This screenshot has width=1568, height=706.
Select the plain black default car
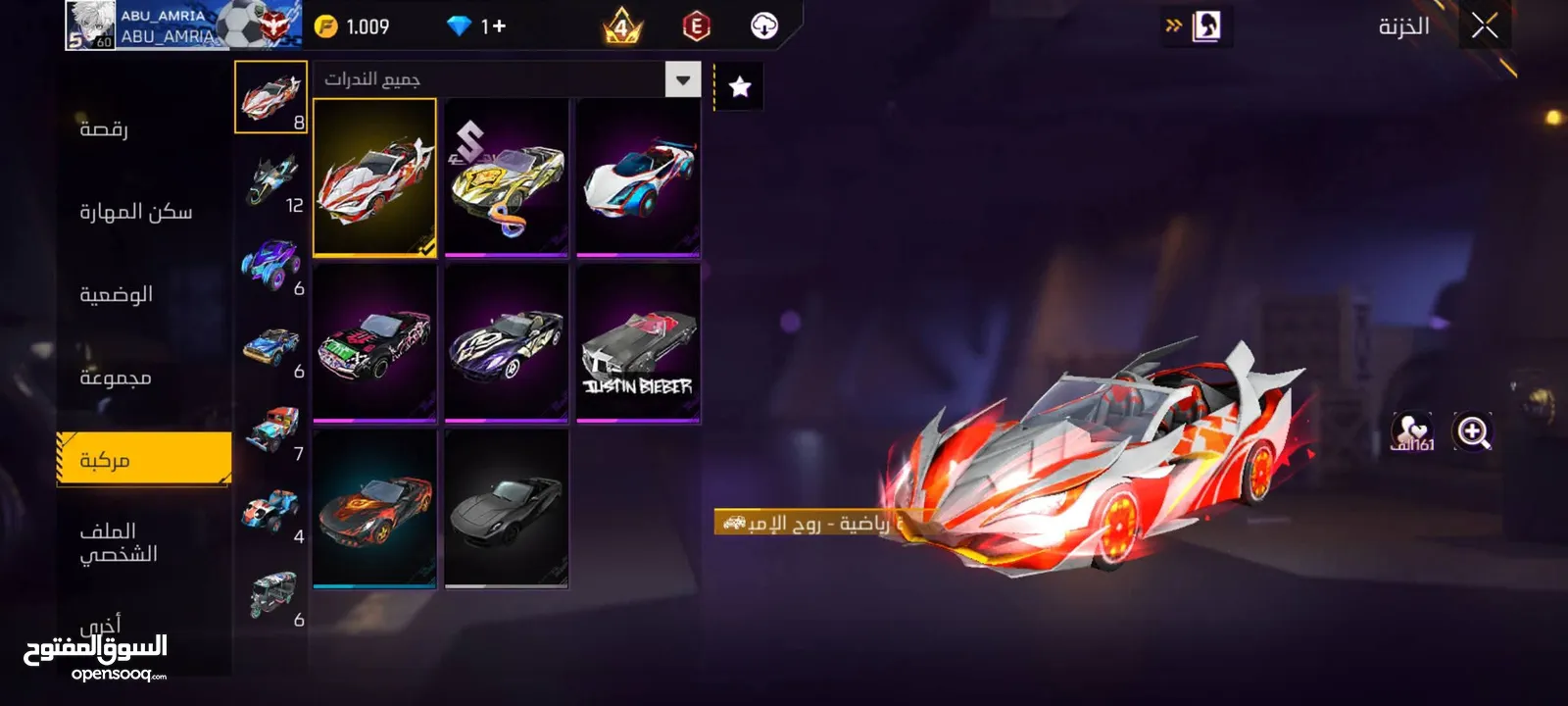coord(506,508)
